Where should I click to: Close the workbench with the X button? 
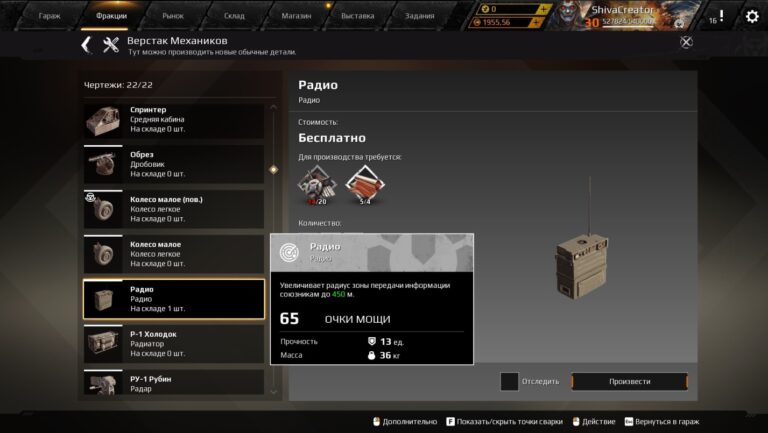686,42
